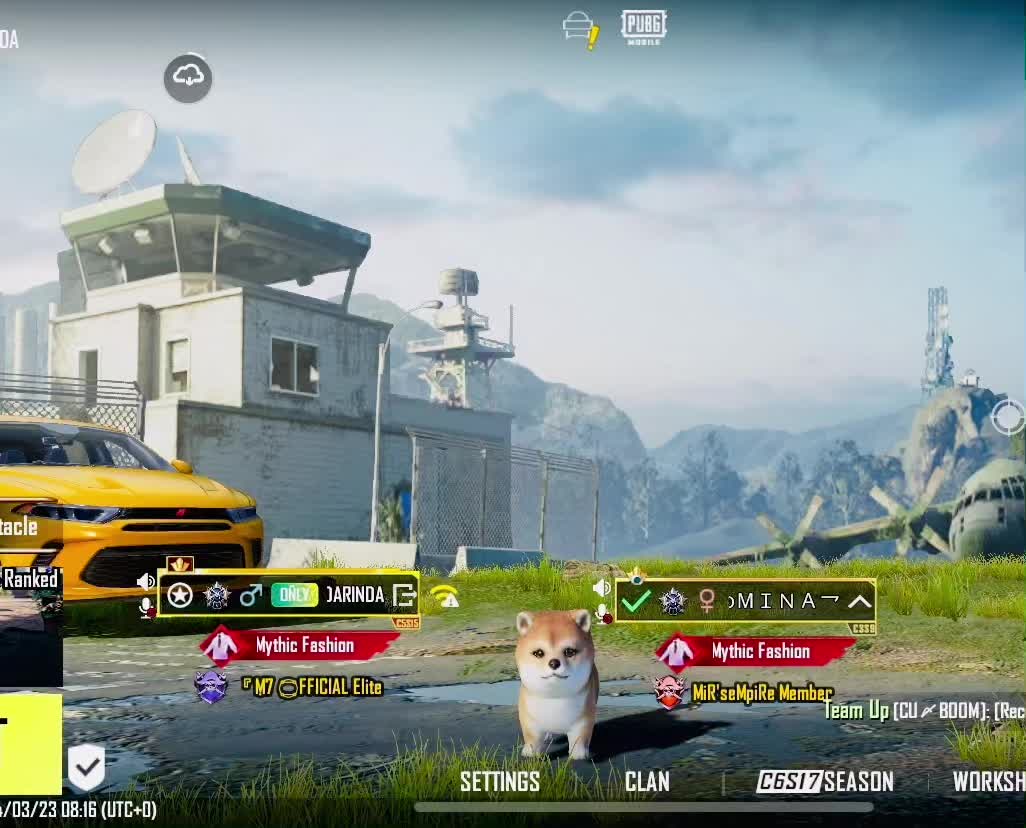The width and height of the screenshot is (1026, 828).
Task: Toggle the green ready checkmark
Action: [x=636, y=601]
